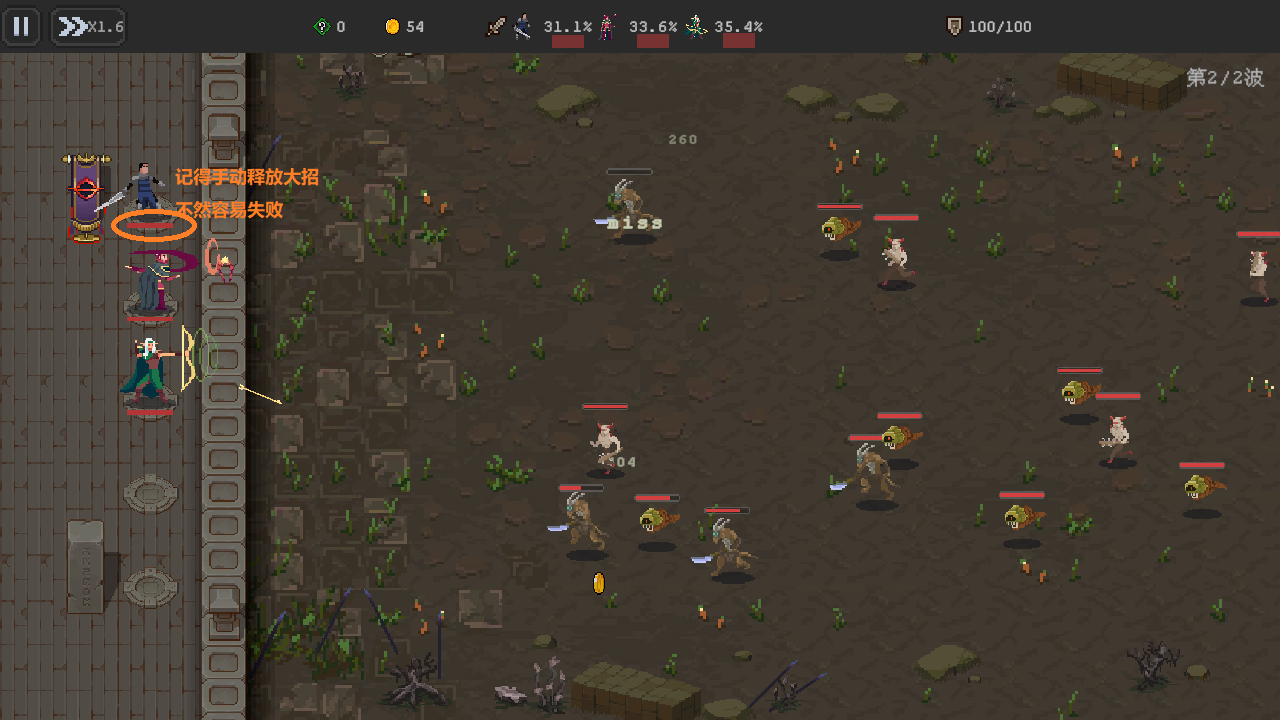
Task: Select the swordsman hero circled in orange
Action: pos(147,192)
